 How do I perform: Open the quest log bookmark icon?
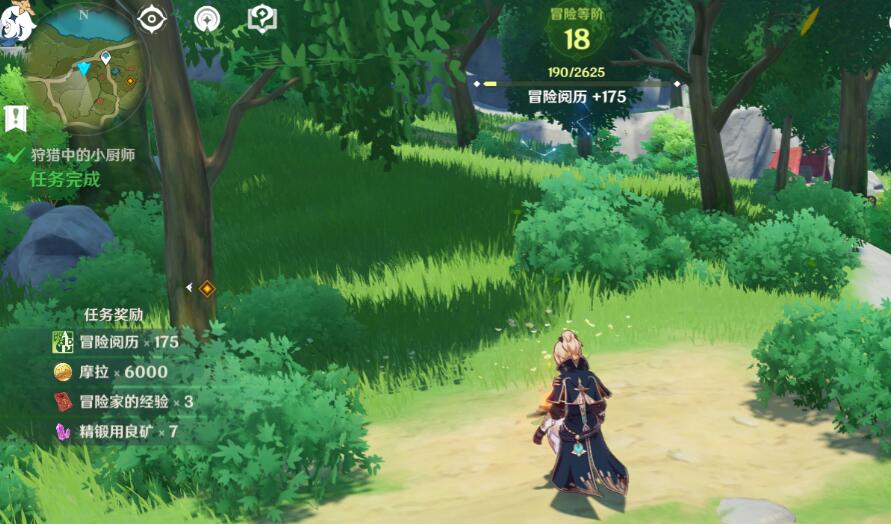pos(15,118)
